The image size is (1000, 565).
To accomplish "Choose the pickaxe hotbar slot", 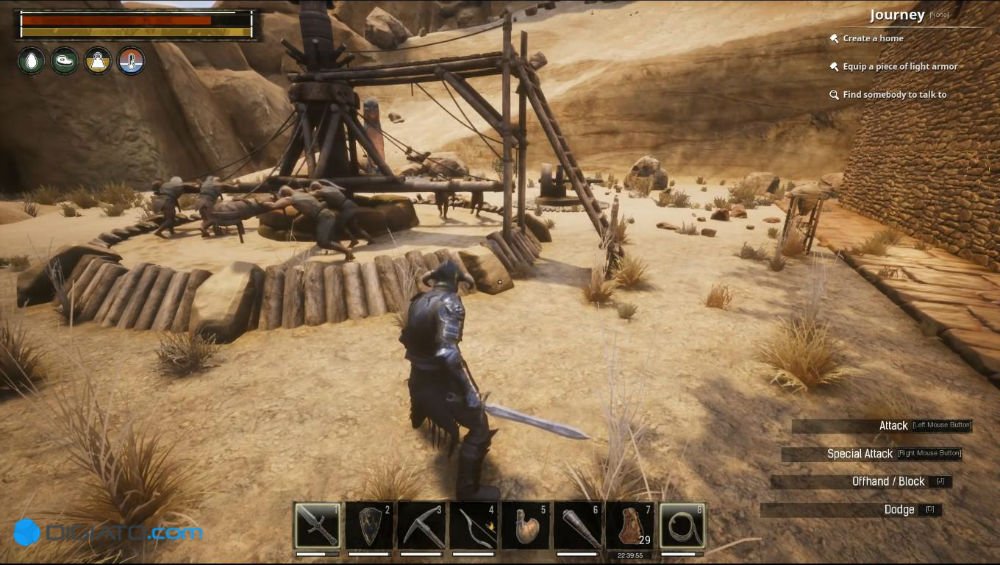I will pyautogui.click(x=421, y=525).
